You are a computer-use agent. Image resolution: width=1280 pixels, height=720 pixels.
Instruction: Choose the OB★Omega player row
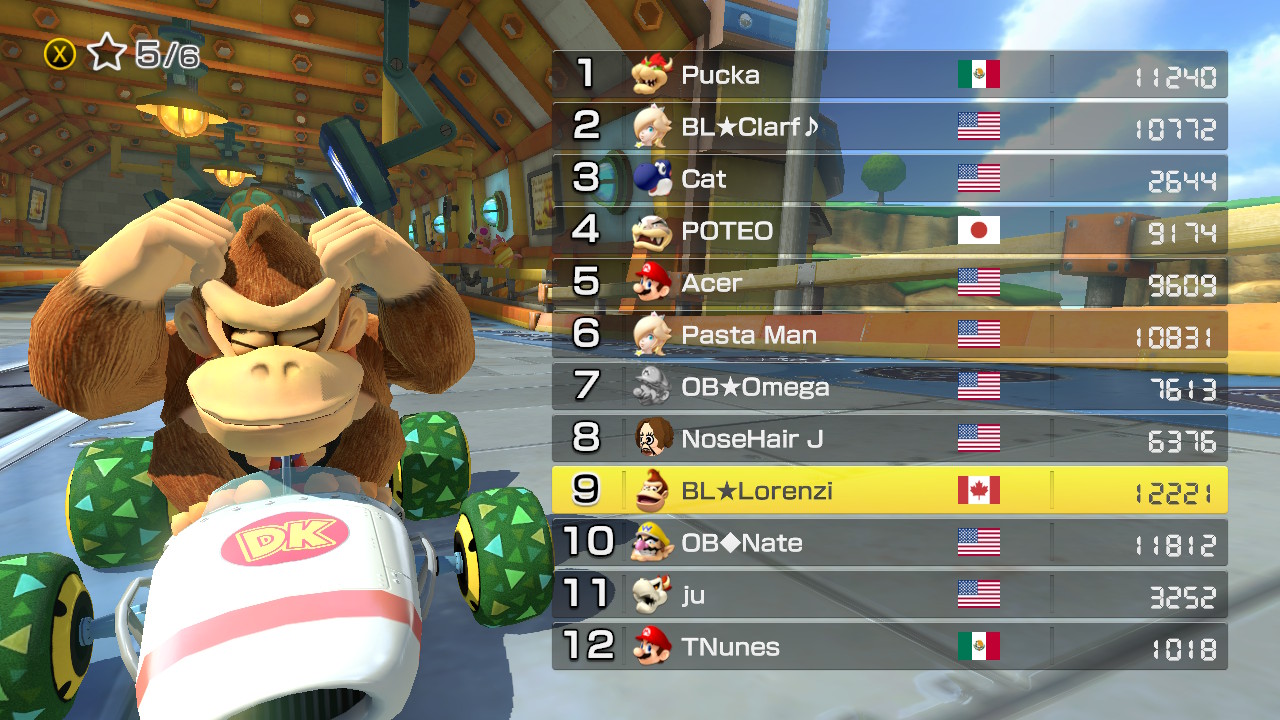click(889, 387)
